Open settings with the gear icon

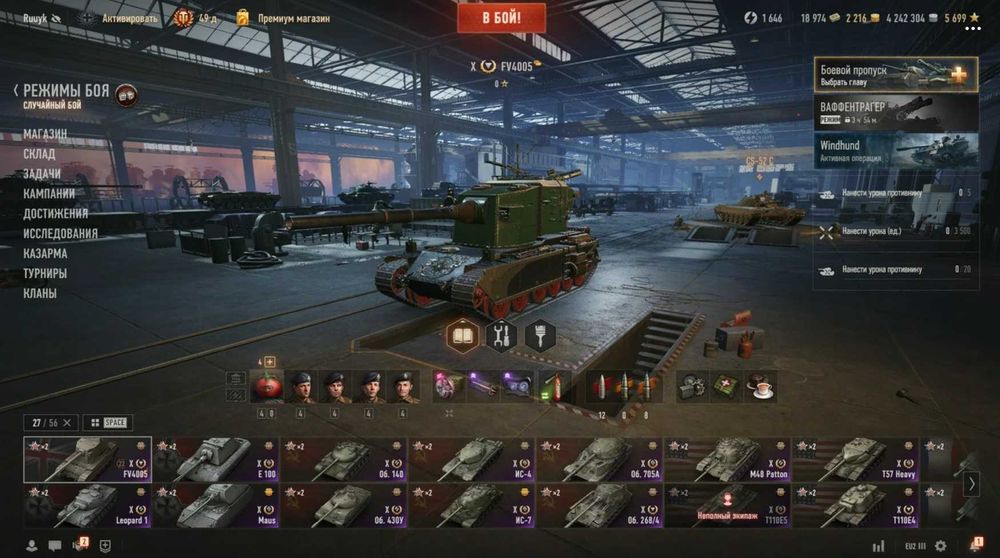pos(940,546)
